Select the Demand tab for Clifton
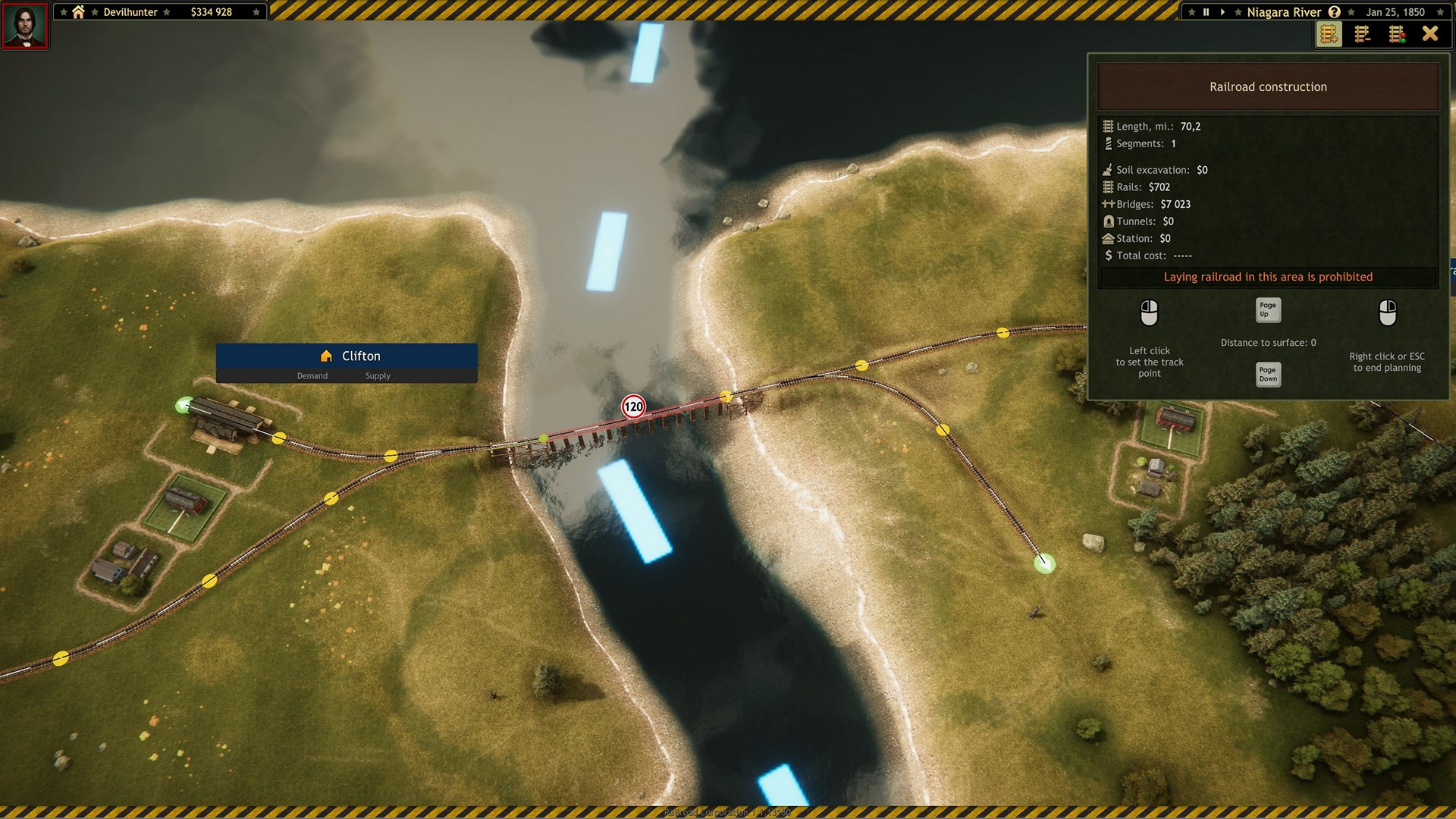The width and height of the screenshot is (1456, 819). (x=312, y=375)
